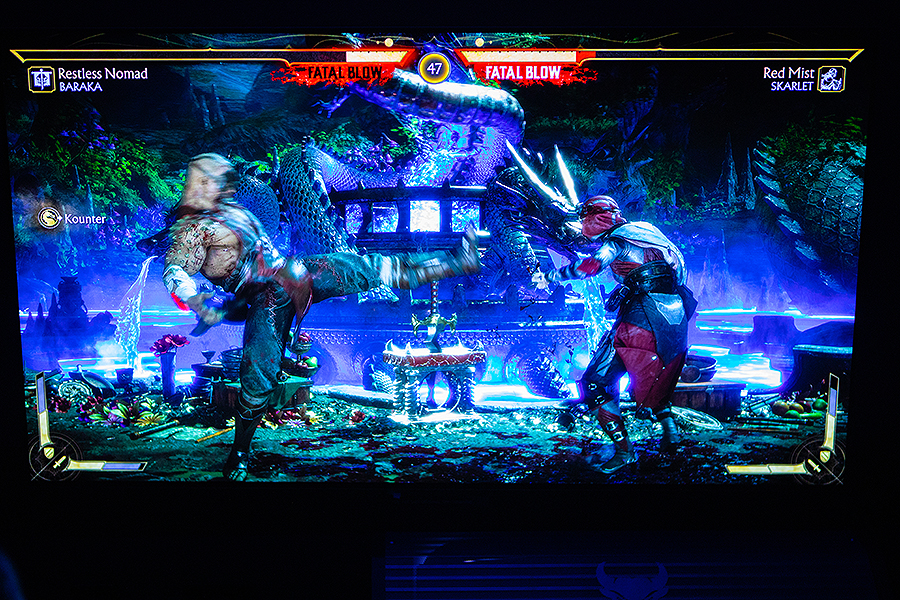Click Baraka's Restless Nomad variation icon
This screenshot has height=600, width=900.
point(41,79)
